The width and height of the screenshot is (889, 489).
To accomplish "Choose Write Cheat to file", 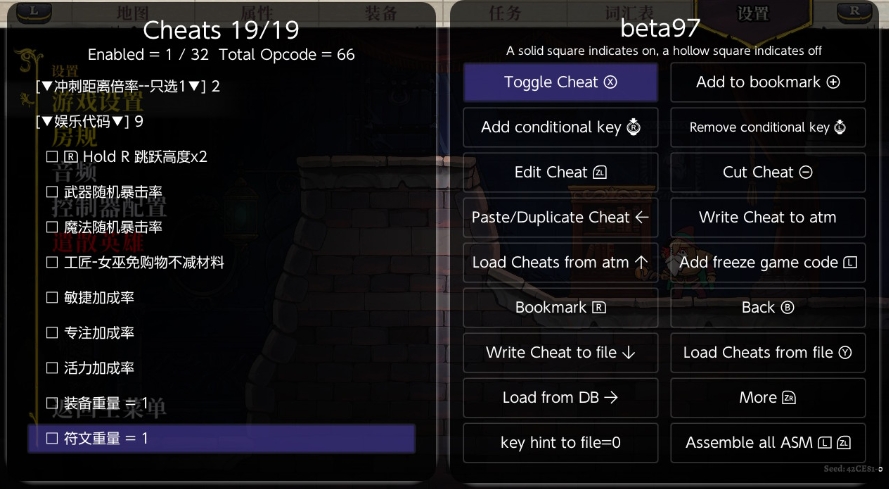I will (x=560, y=352).
